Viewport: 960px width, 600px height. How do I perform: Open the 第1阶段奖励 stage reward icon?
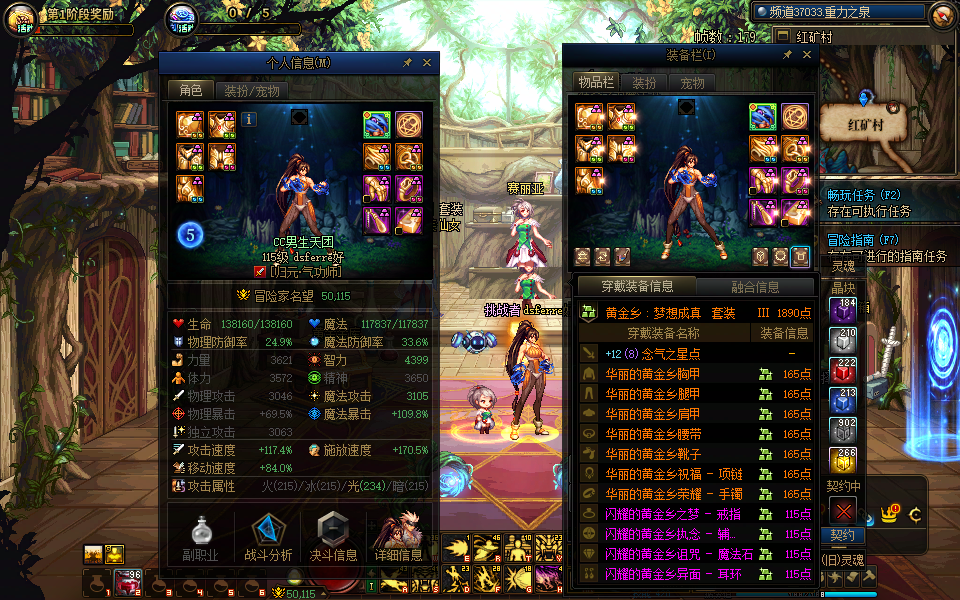coord(20,17)
